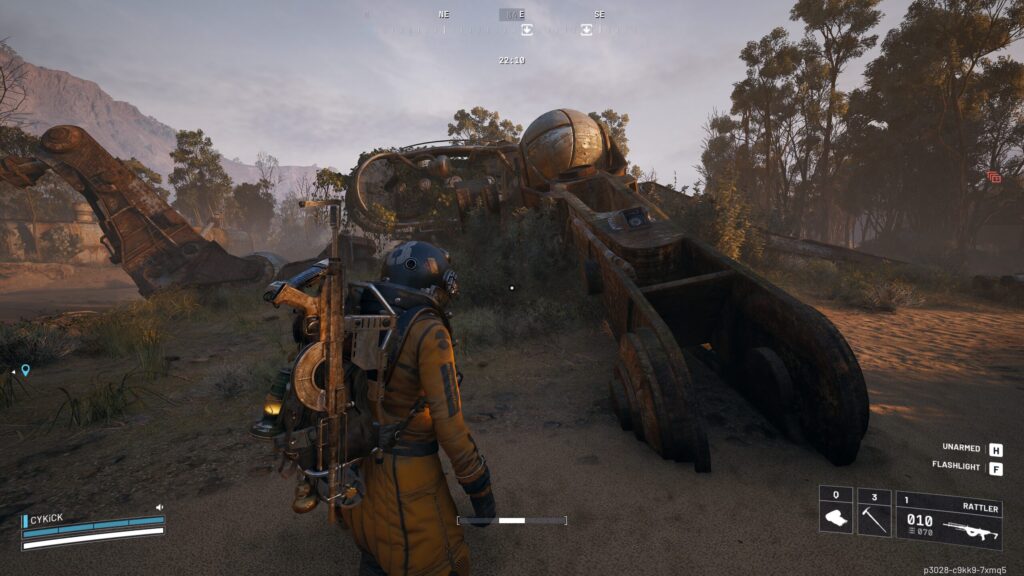Select the bandage item slot
Viewport: 1024px width, 576px height.
pyautogui.click(x=836, y=512)
